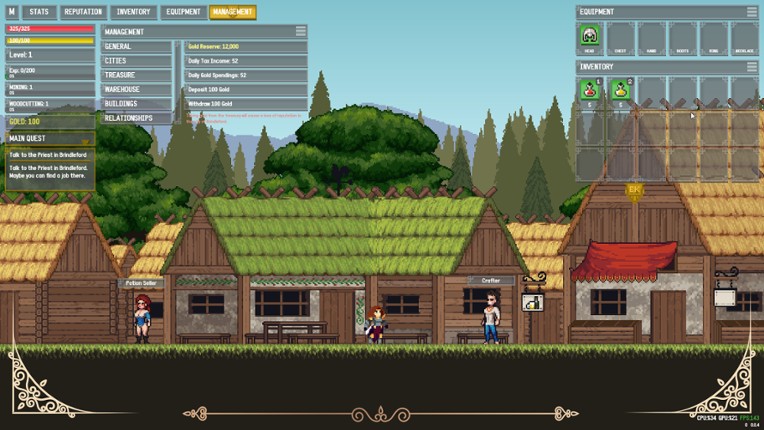Image resolution: width=764 pixels, height=430 pixels.
Task: Open the Treasure management section
Action: click(x=138, y=75)
